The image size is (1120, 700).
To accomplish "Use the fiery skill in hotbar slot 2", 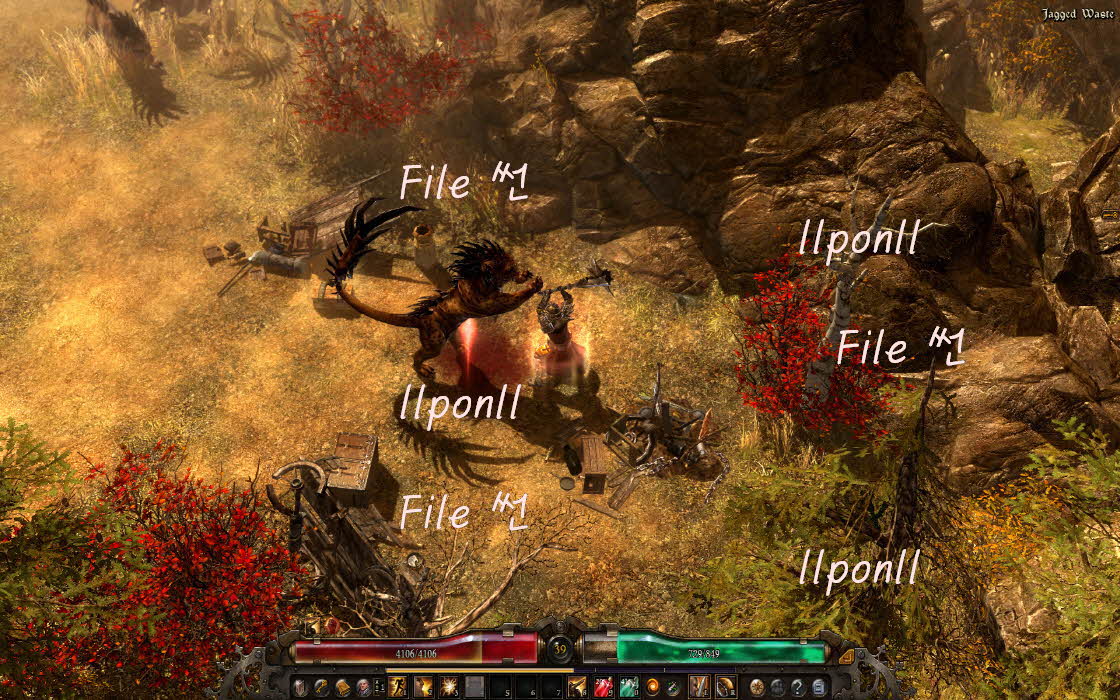I will (423, 687).
